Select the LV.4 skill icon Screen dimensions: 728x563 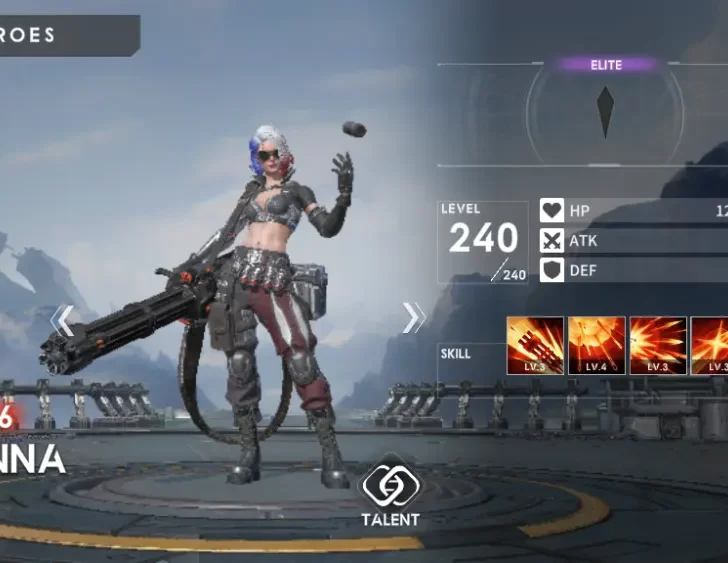[x=596, y=346]
